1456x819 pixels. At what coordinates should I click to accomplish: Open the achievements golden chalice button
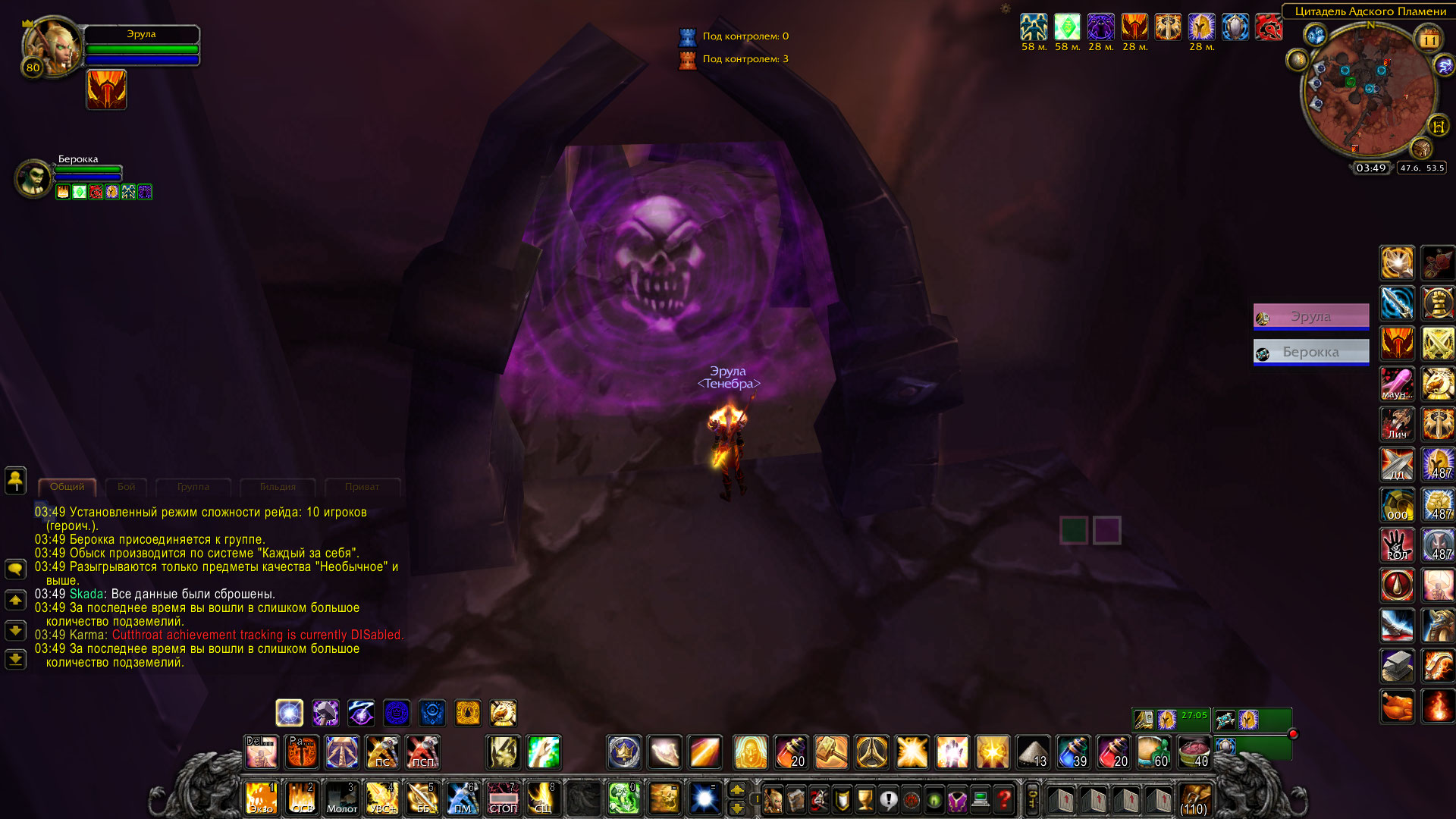click(864, 799)
